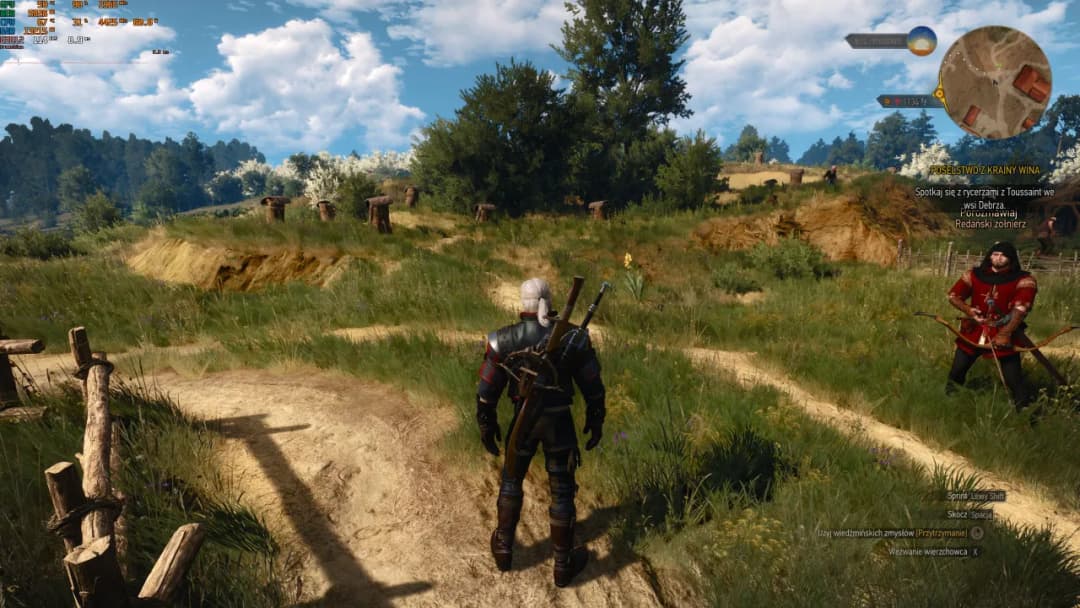Click the sun weather and time icon

click(x=921, y=41)
